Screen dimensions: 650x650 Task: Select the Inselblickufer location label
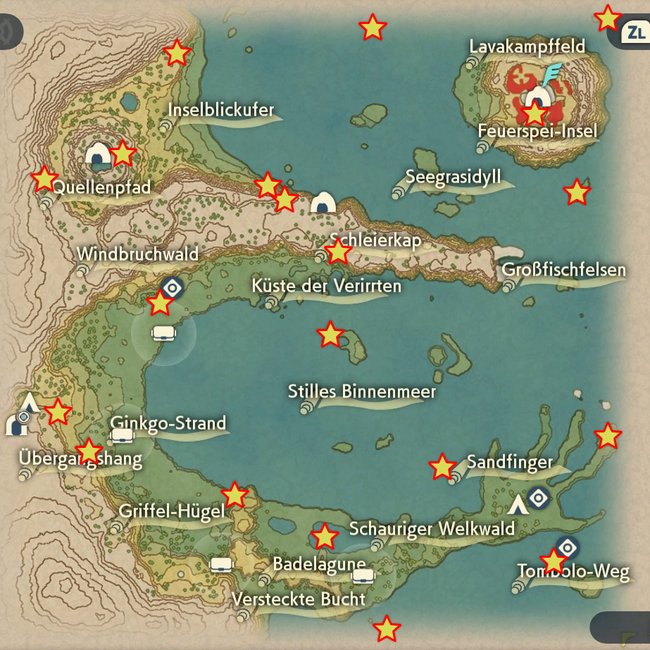[x=221, y=110]
